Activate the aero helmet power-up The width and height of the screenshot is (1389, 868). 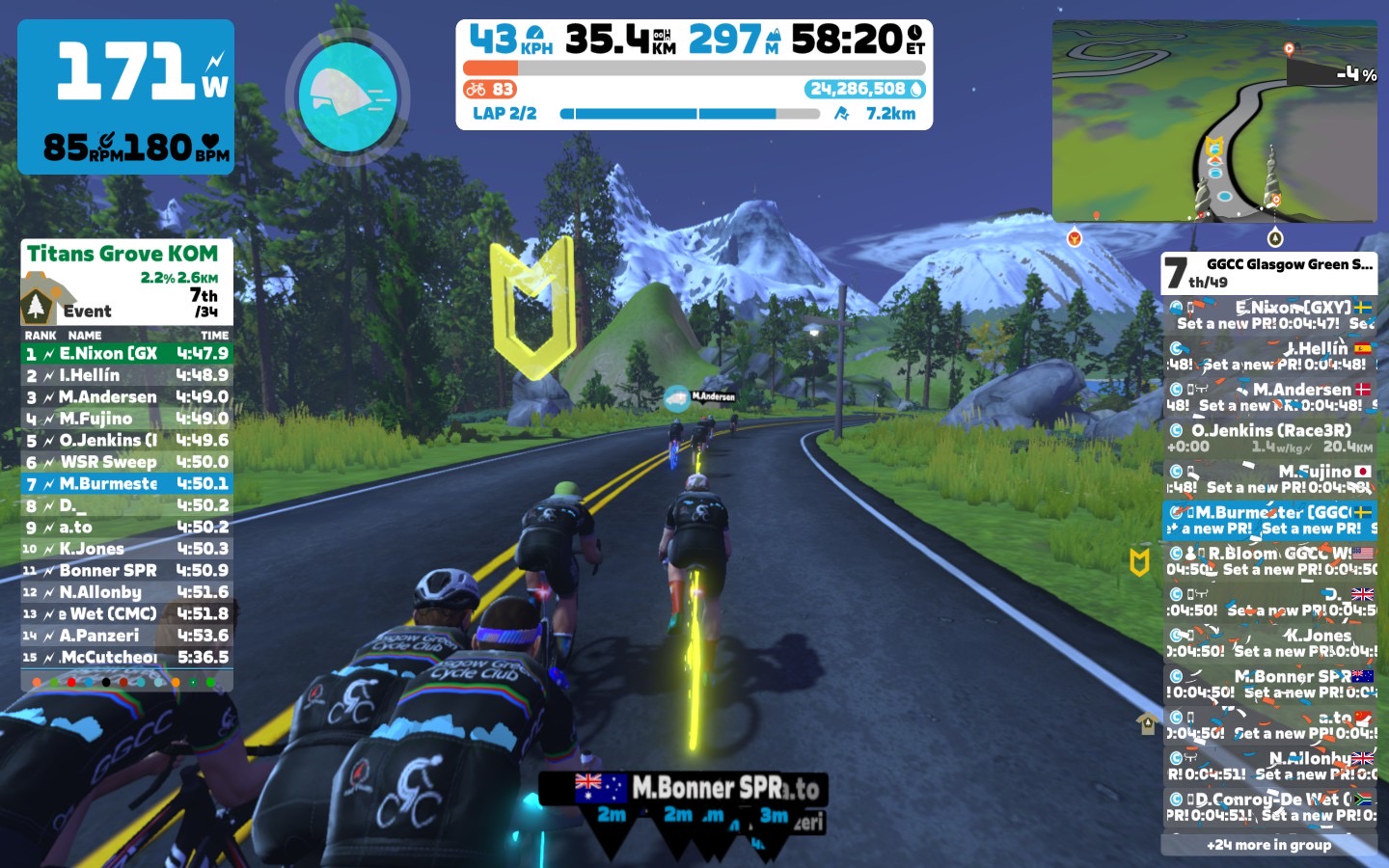click(347, 95)
